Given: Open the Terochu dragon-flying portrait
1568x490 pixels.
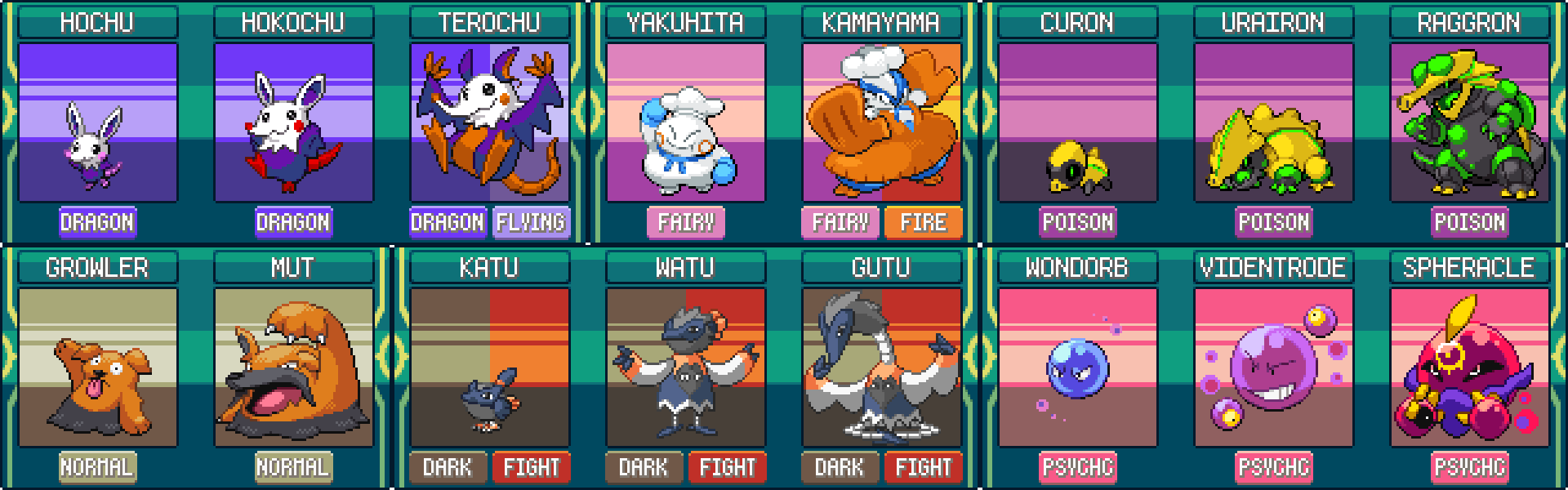Looking at the screenshot, I should click(x=489, y=122).
